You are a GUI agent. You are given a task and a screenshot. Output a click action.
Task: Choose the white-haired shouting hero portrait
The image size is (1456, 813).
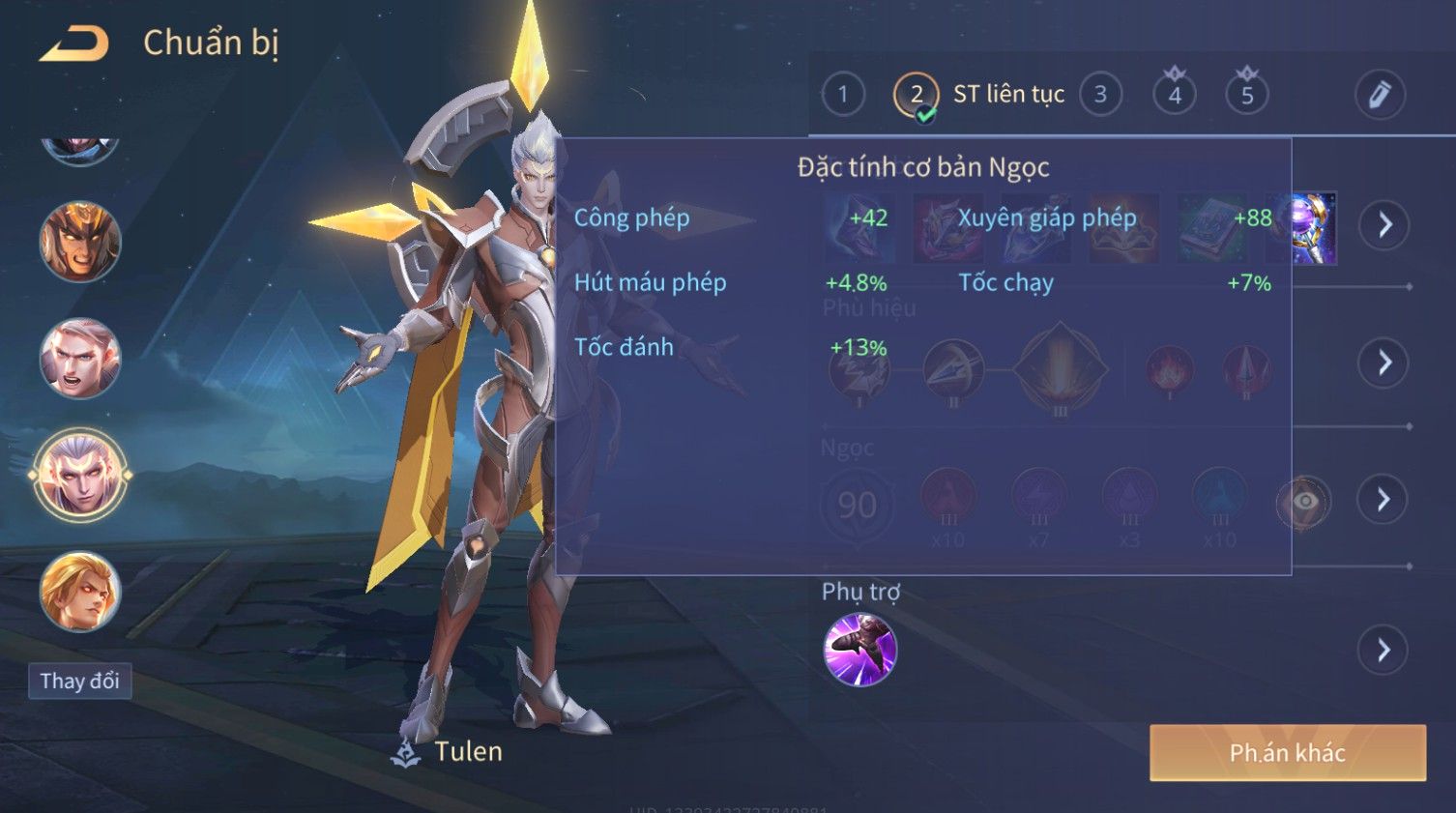point(80,359)
